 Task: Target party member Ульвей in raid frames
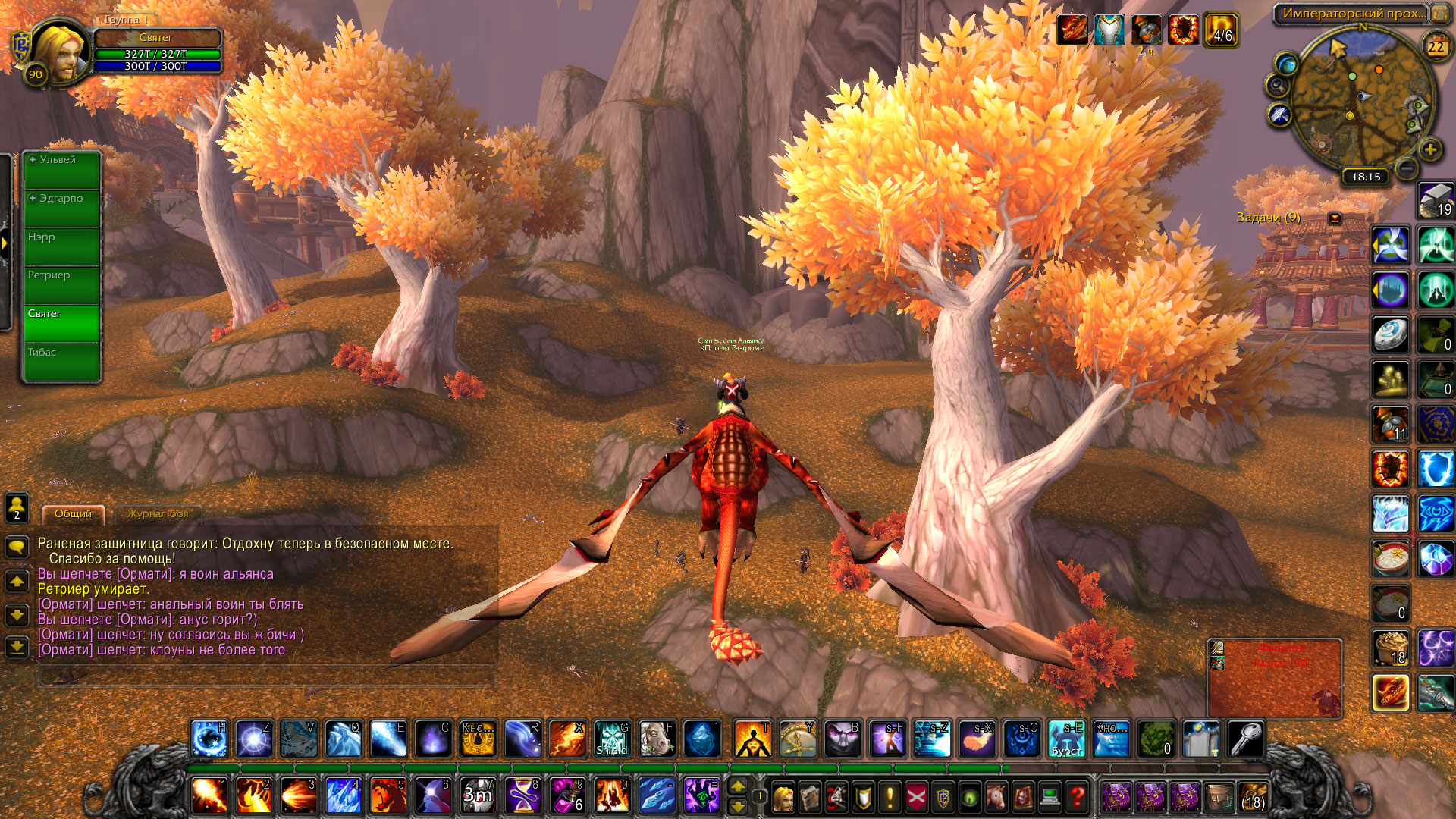point(62,170)
